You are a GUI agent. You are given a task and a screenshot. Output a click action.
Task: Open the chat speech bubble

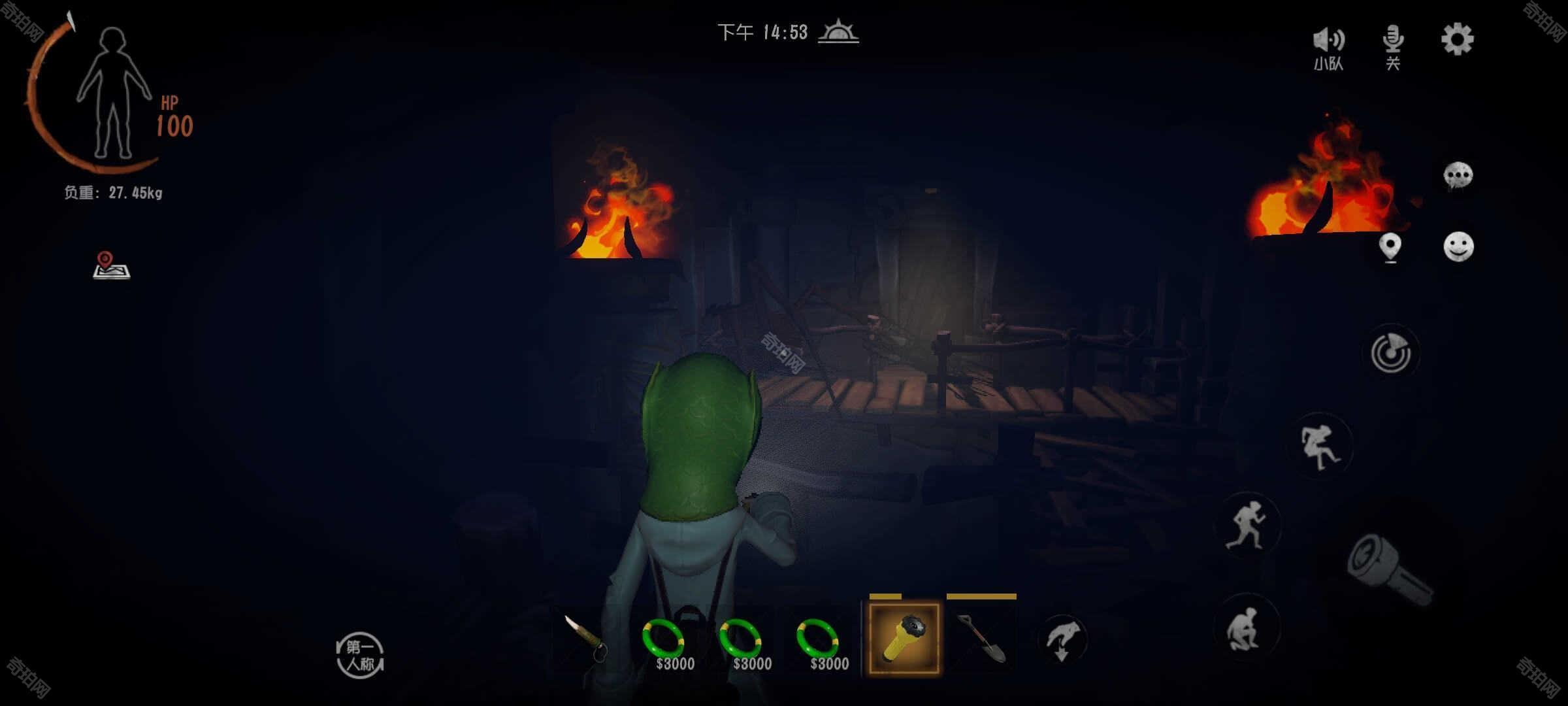point(1458,176)
